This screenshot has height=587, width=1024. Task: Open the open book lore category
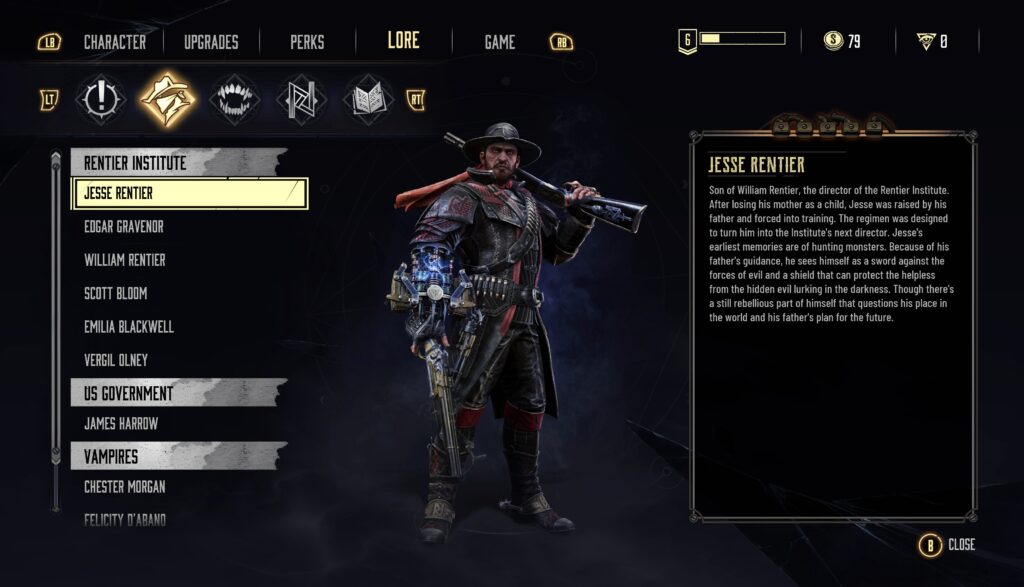[x=365, y=98]
